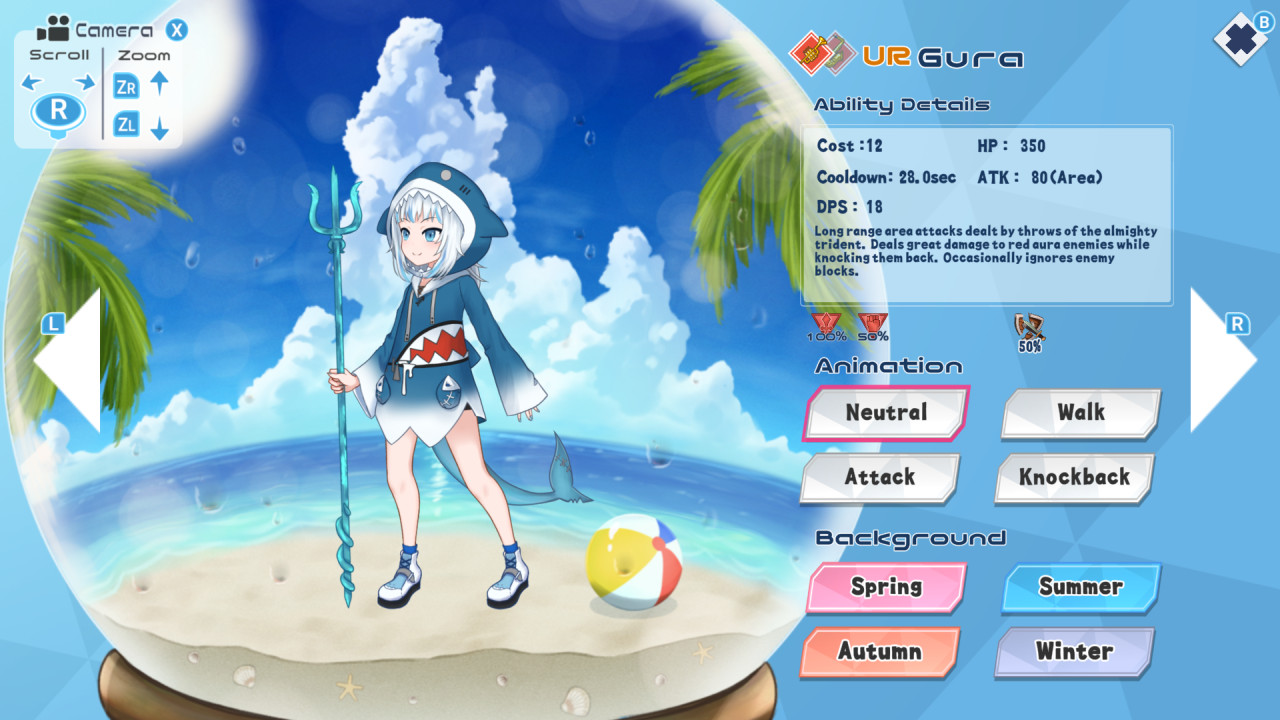Toggle the Neutral animation
This screenshot has height=720, width=1280.
pos(884,412)
